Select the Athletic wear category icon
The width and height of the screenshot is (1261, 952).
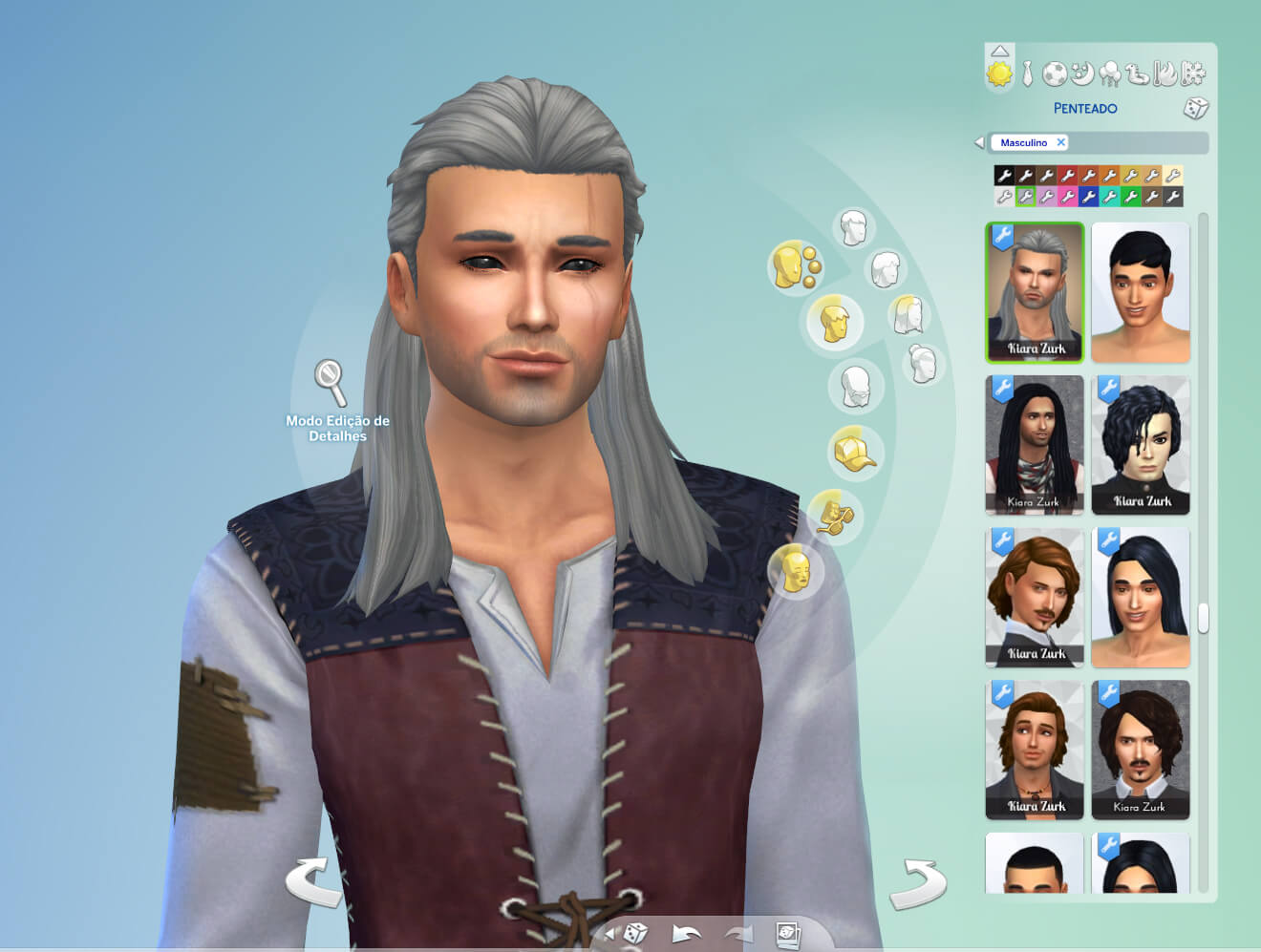(1055, 72)
